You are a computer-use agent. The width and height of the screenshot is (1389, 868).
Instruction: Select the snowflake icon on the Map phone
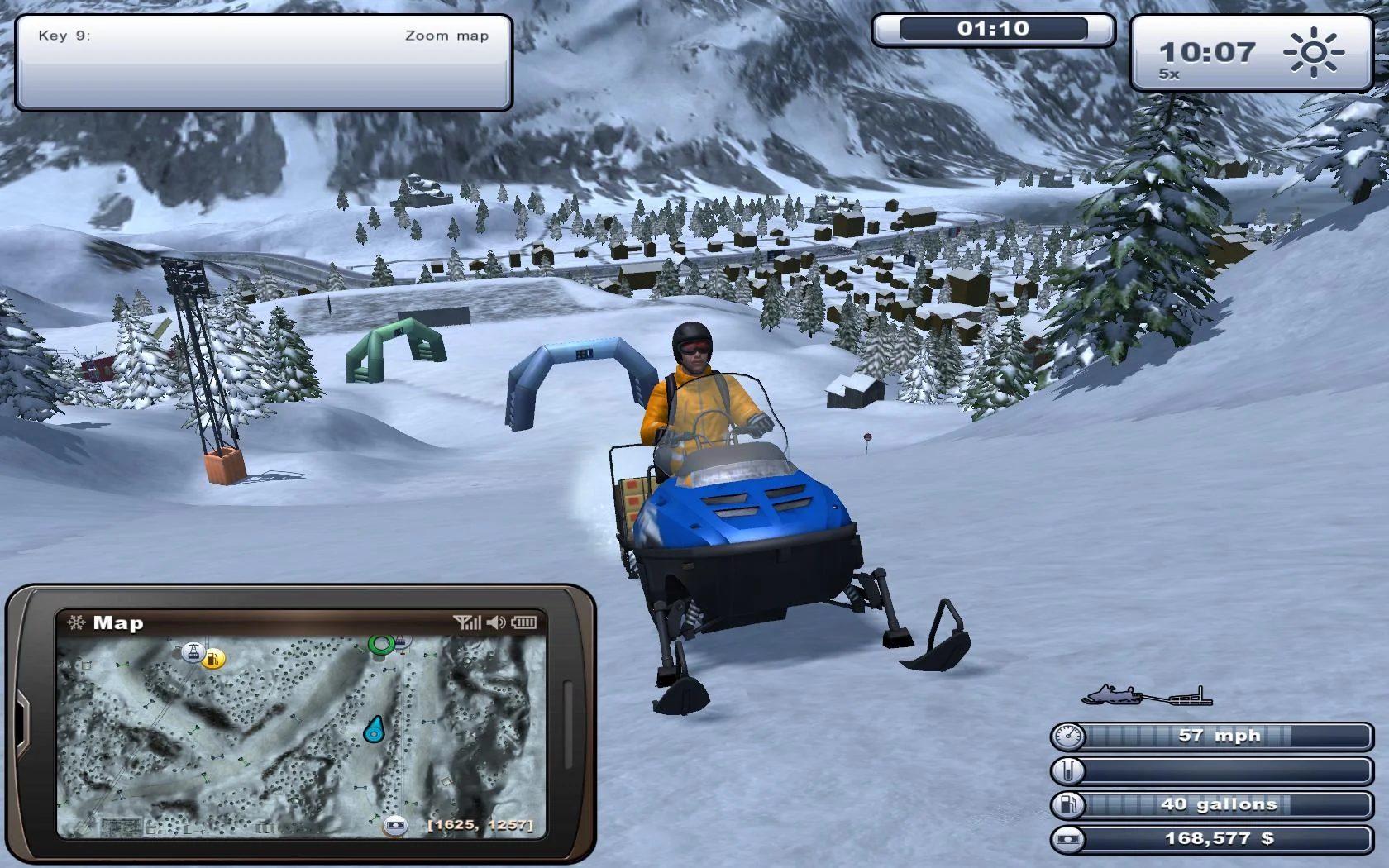[x=77, y=623]
